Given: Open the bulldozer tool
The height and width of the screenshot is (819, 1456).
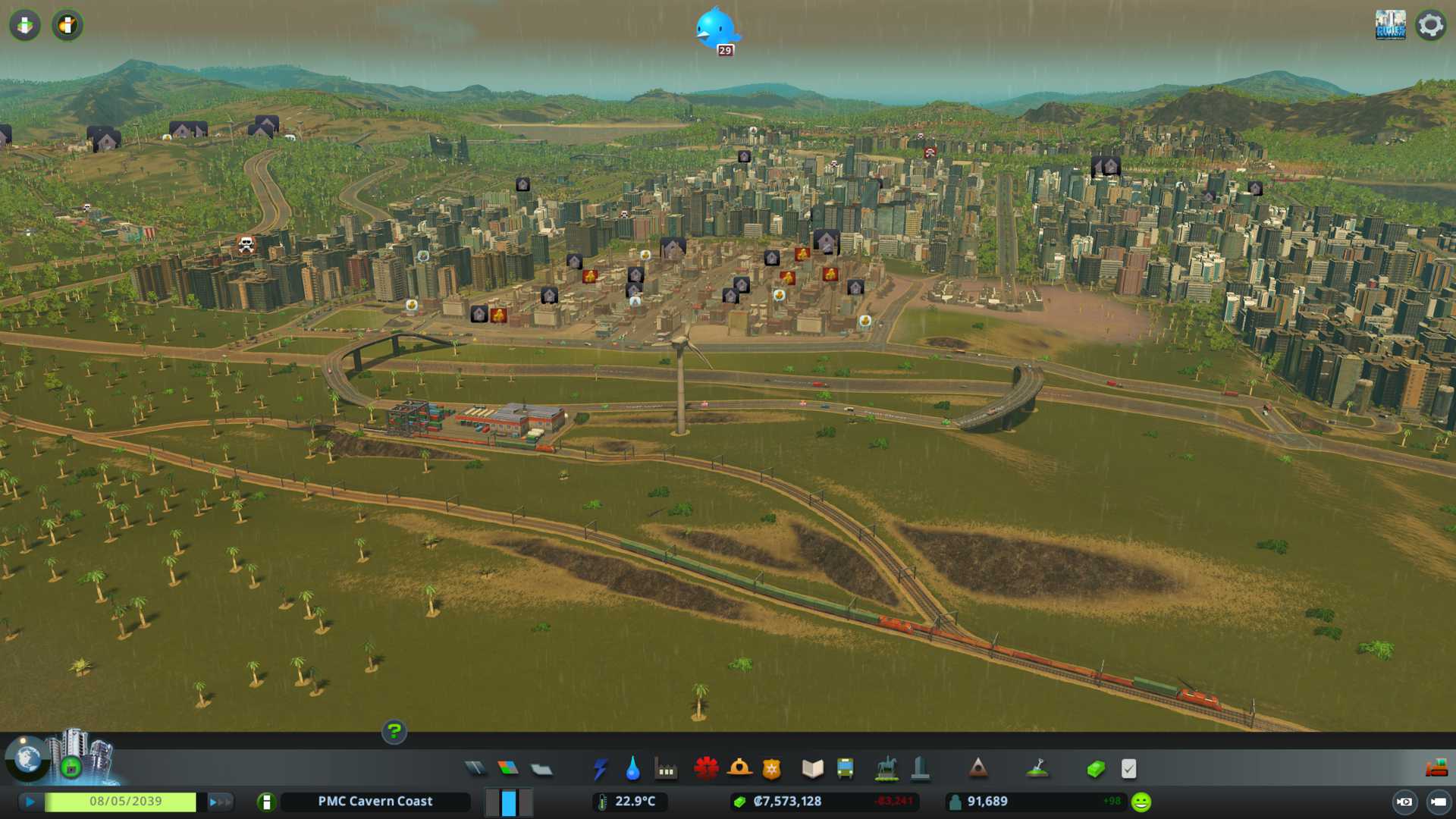Looking at the screenshot, I should tap(1436, 769).
